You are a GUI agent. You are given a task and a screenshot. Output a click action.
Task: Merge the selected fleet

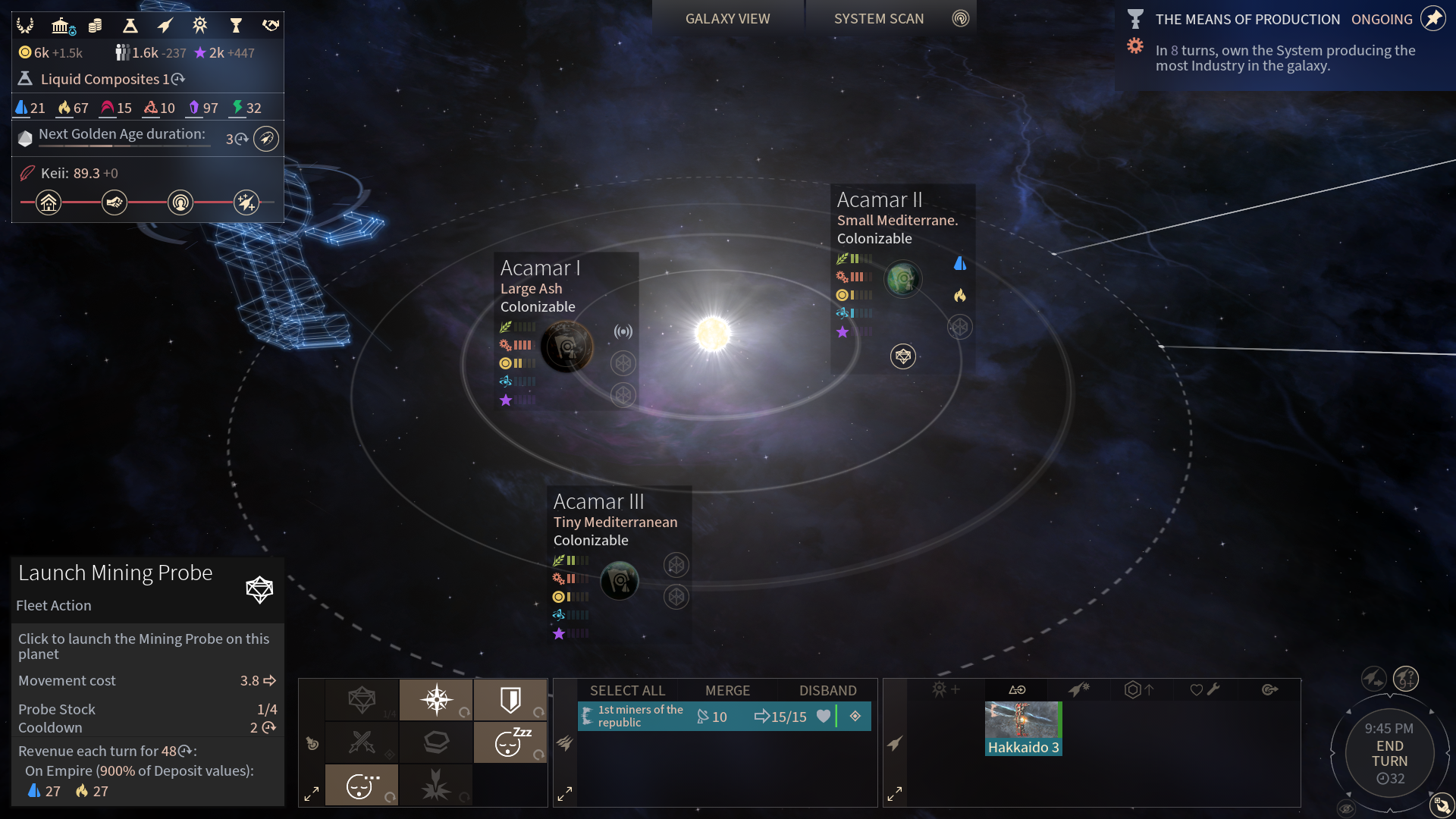click(x=727, y=690)
